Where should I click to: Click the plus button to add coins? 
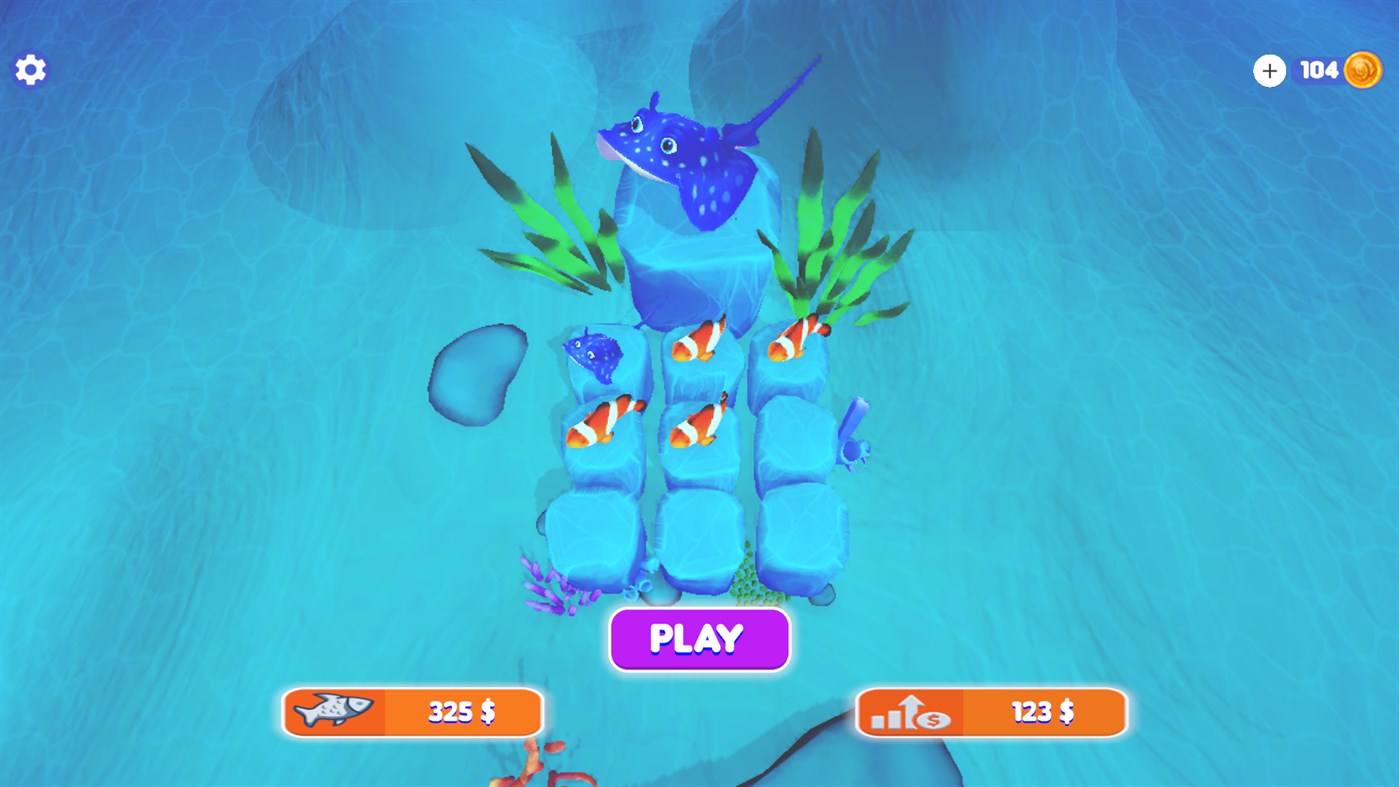pyautogui.click(x=1269, y=70)
